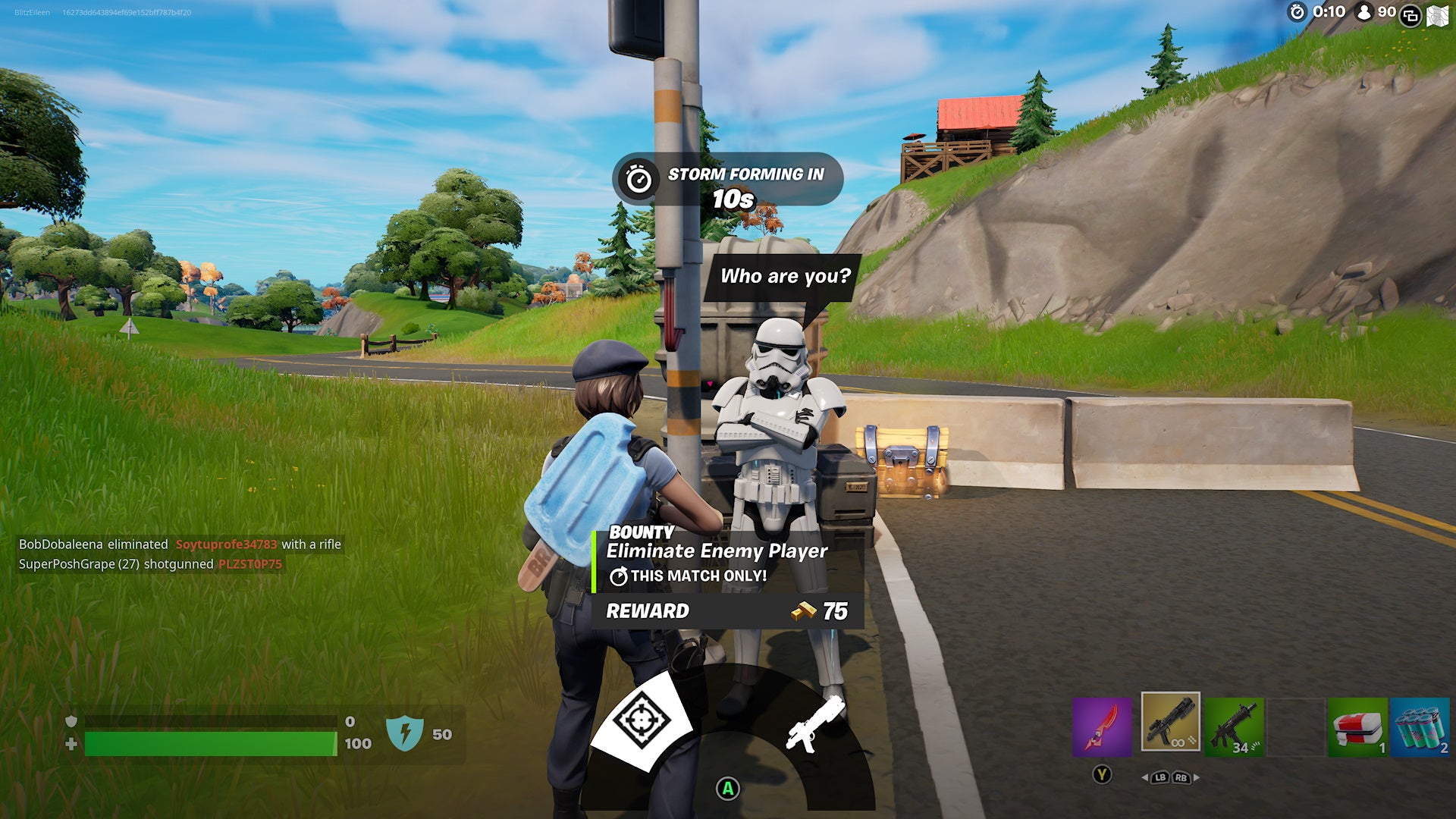Click the left arrow beside the LB prompt
The image size is (1456, 819).
[x=1146, y=778]
